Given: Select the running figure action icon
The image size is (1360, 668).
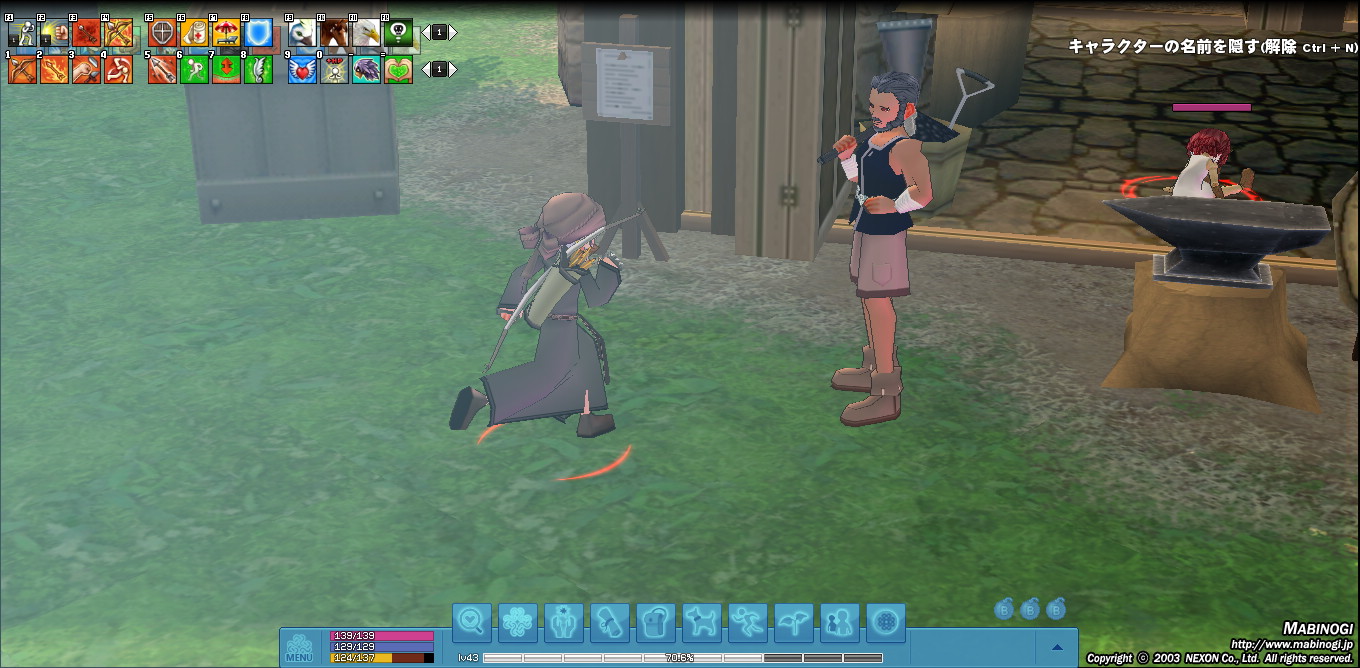Looking at the screenshot, I should [x=747, y=623].
